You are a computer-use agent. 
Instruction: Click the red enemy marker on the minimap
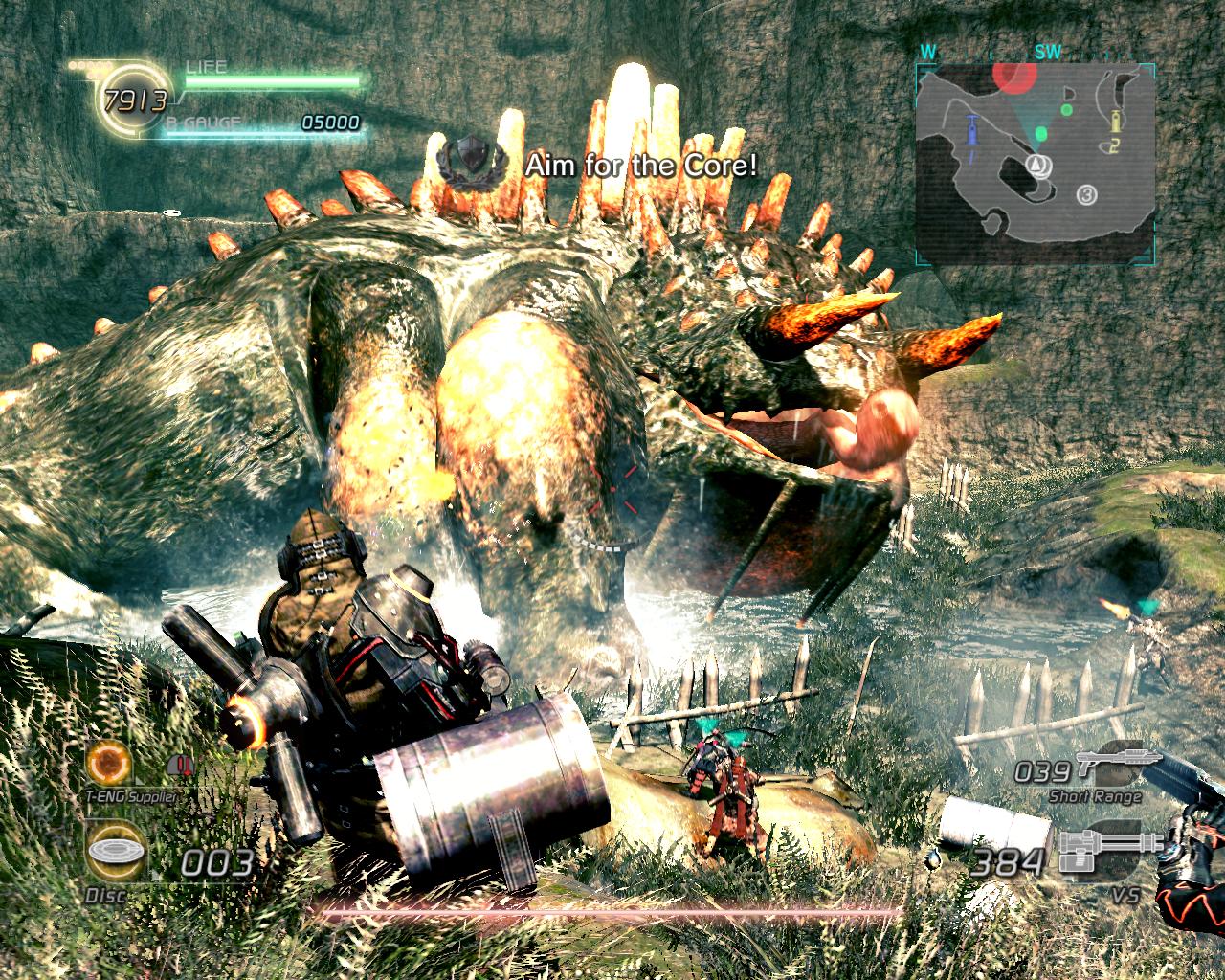(x=1014, y=76)
